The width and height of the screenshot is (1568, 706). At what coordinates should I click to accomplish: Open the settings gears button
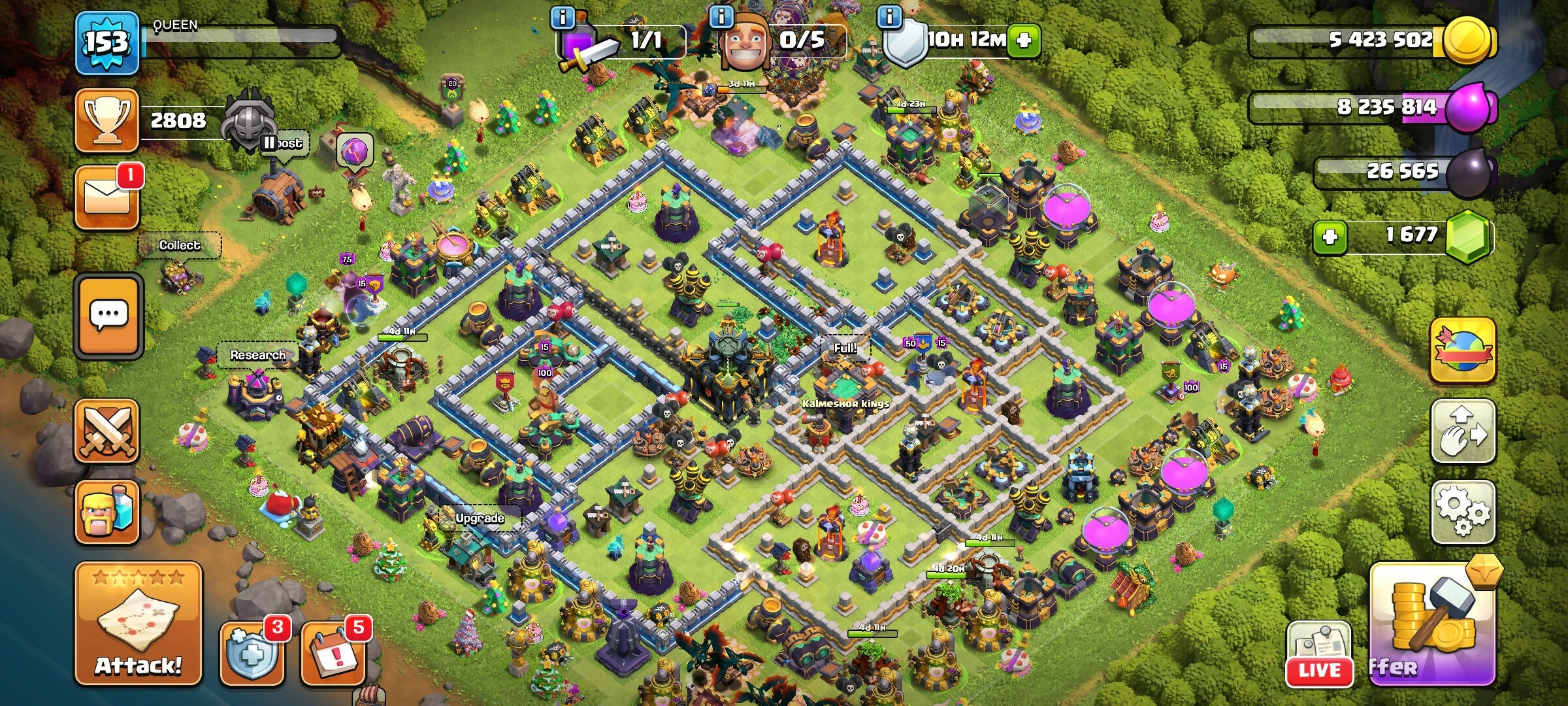tap(1463, 513)
